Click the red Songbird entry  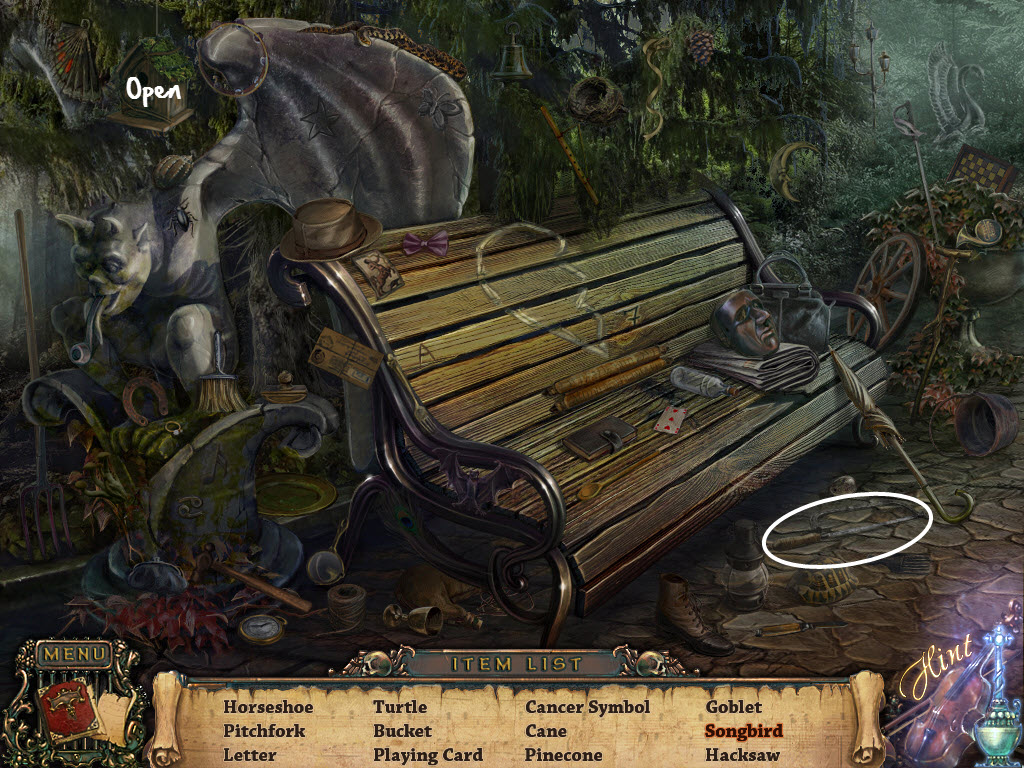click(744, 731)
